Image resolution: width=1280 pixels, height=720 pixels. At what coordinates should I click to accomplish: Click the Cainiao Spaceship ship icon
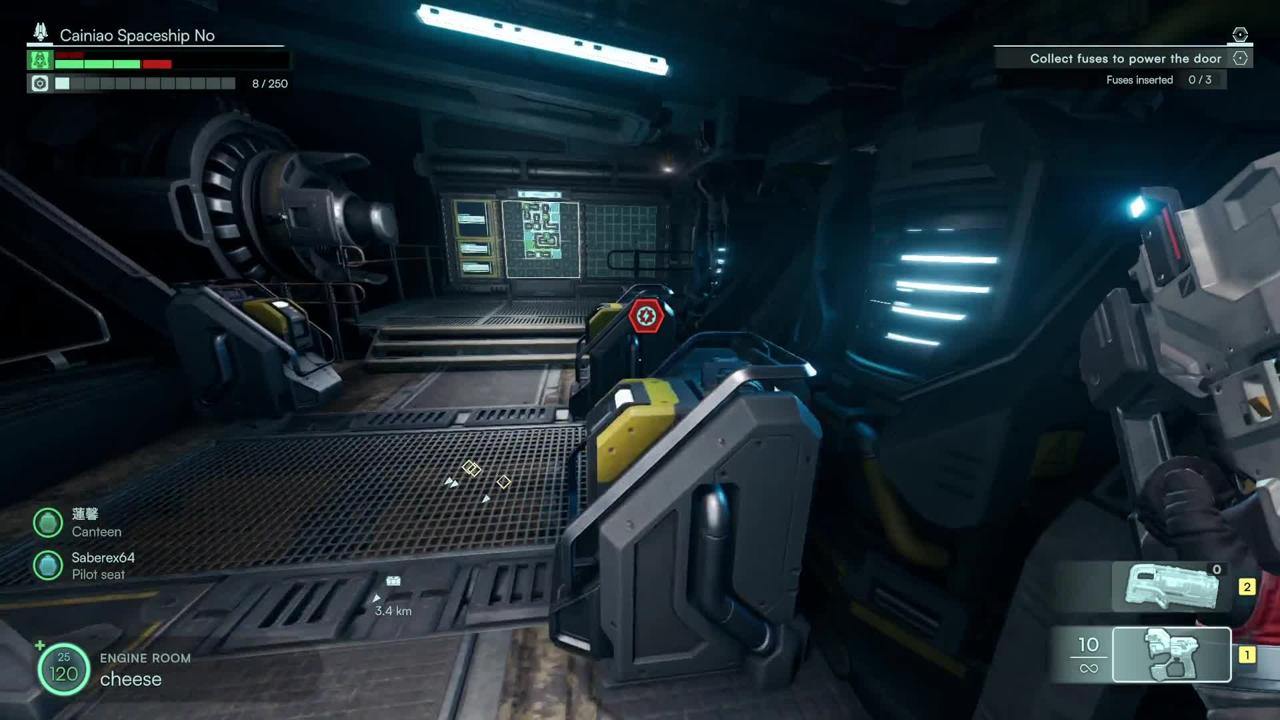41,33
